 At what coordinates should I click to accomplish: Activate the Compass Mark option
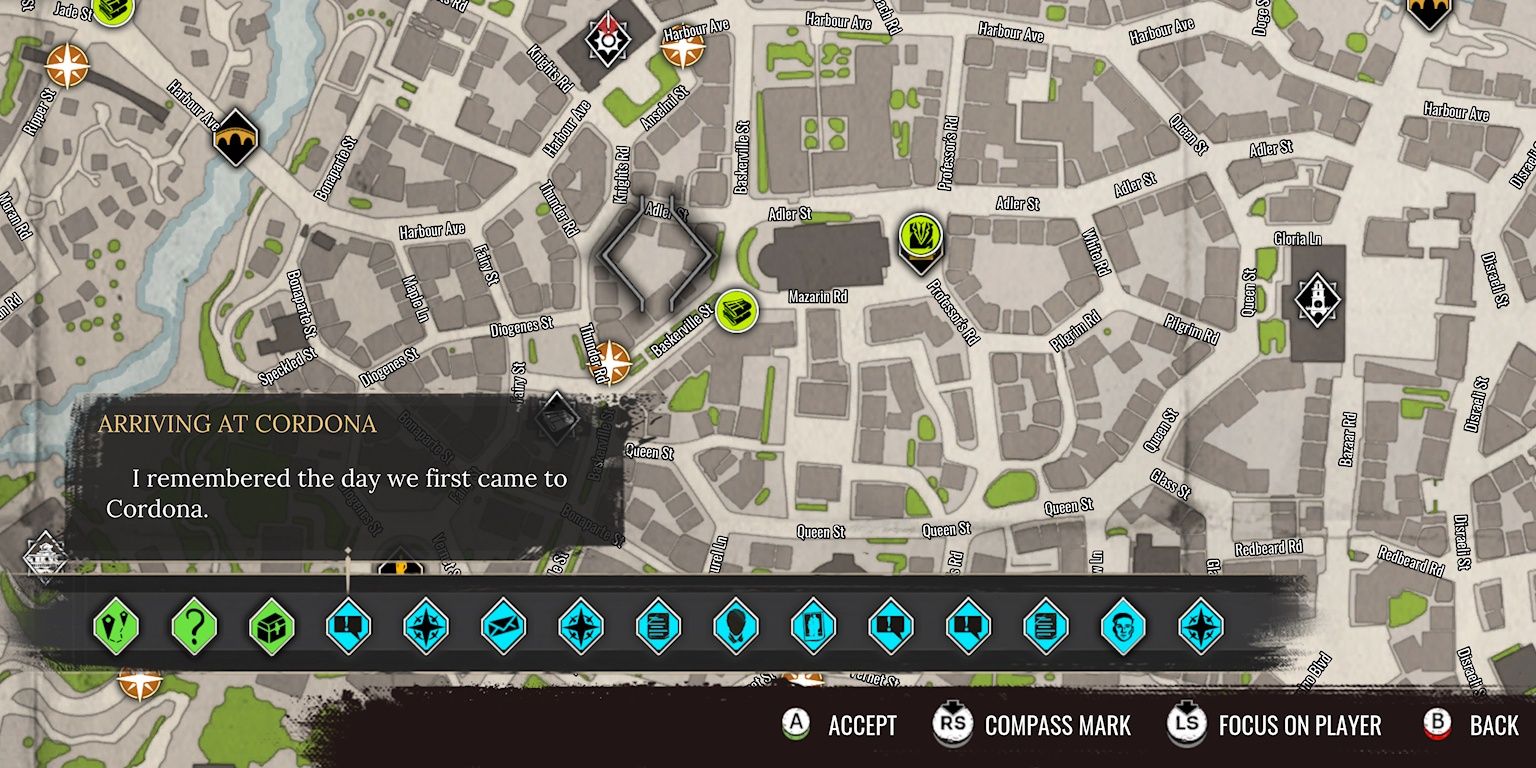(x=1009, y=725)
